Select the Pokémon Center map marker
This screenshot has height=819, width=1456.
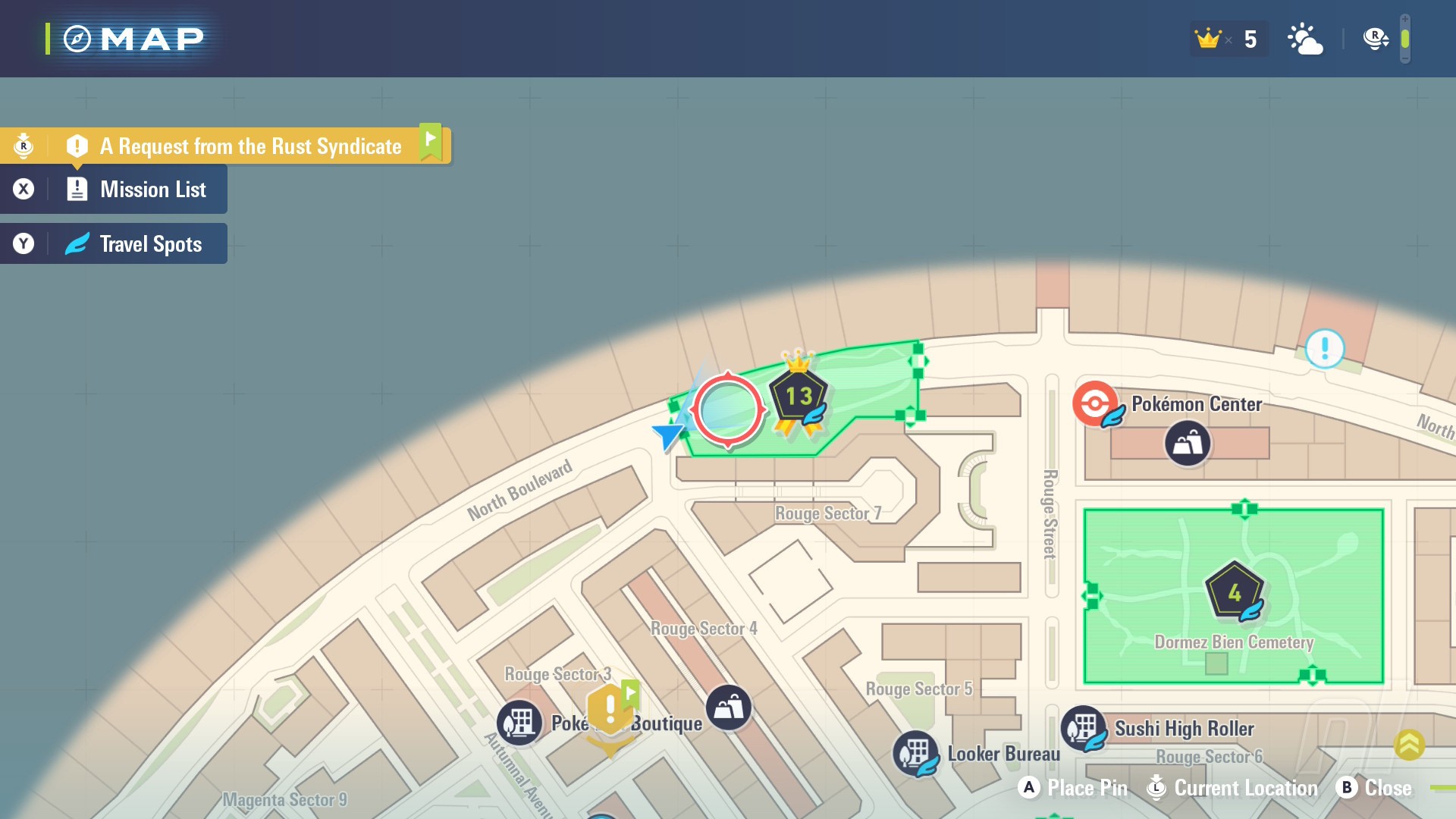[1094, 403]
